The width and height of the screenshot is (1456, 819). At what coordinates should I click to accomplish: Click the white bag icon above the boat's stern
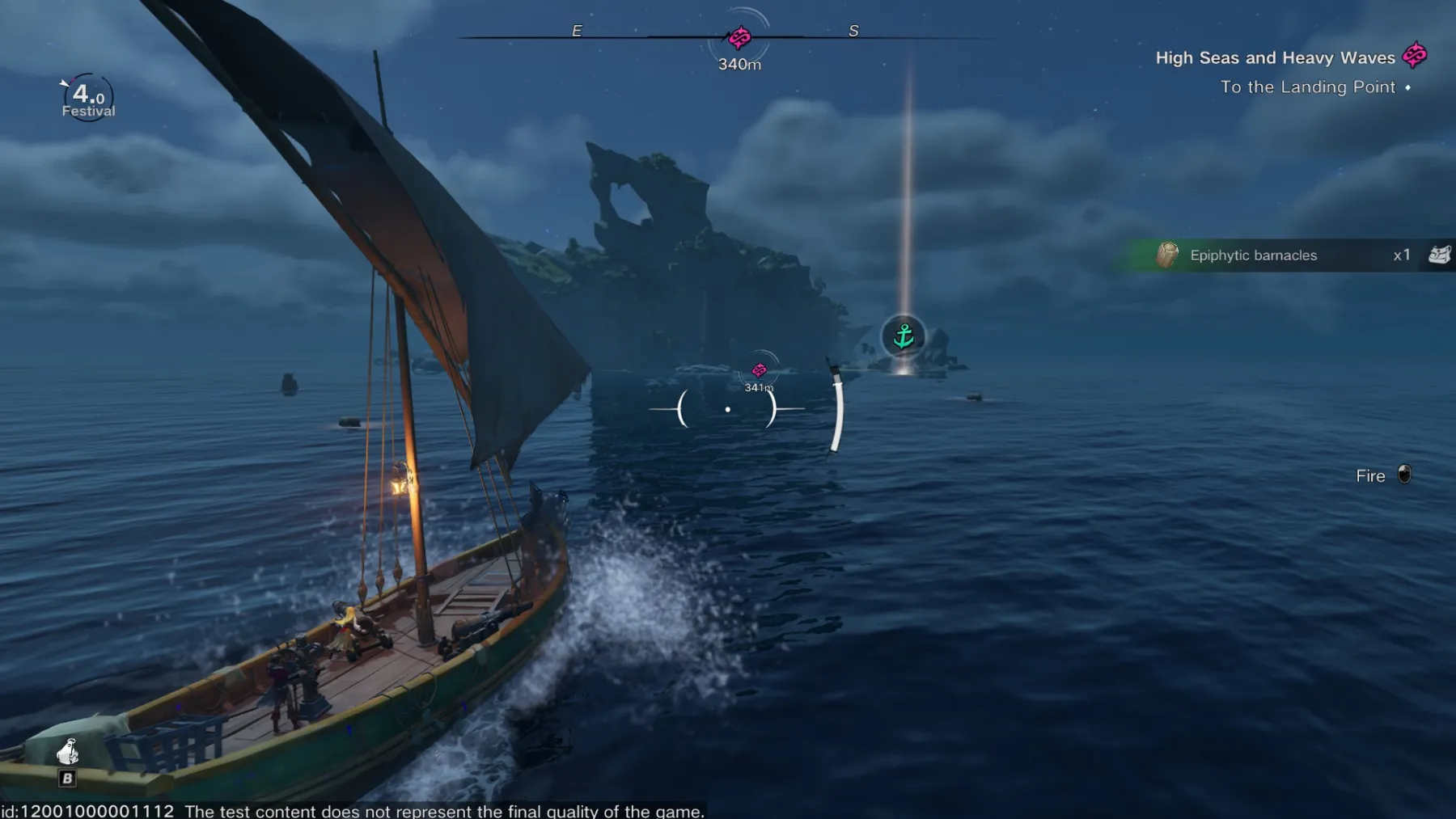(68, 752)
